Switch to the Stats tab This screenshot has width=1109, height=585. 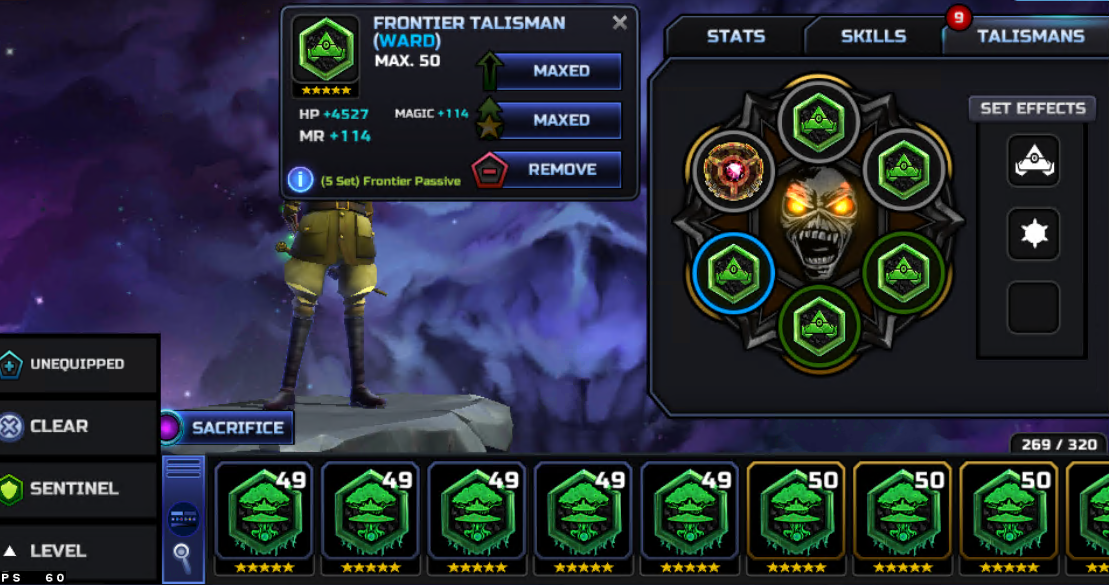[736, 36]
